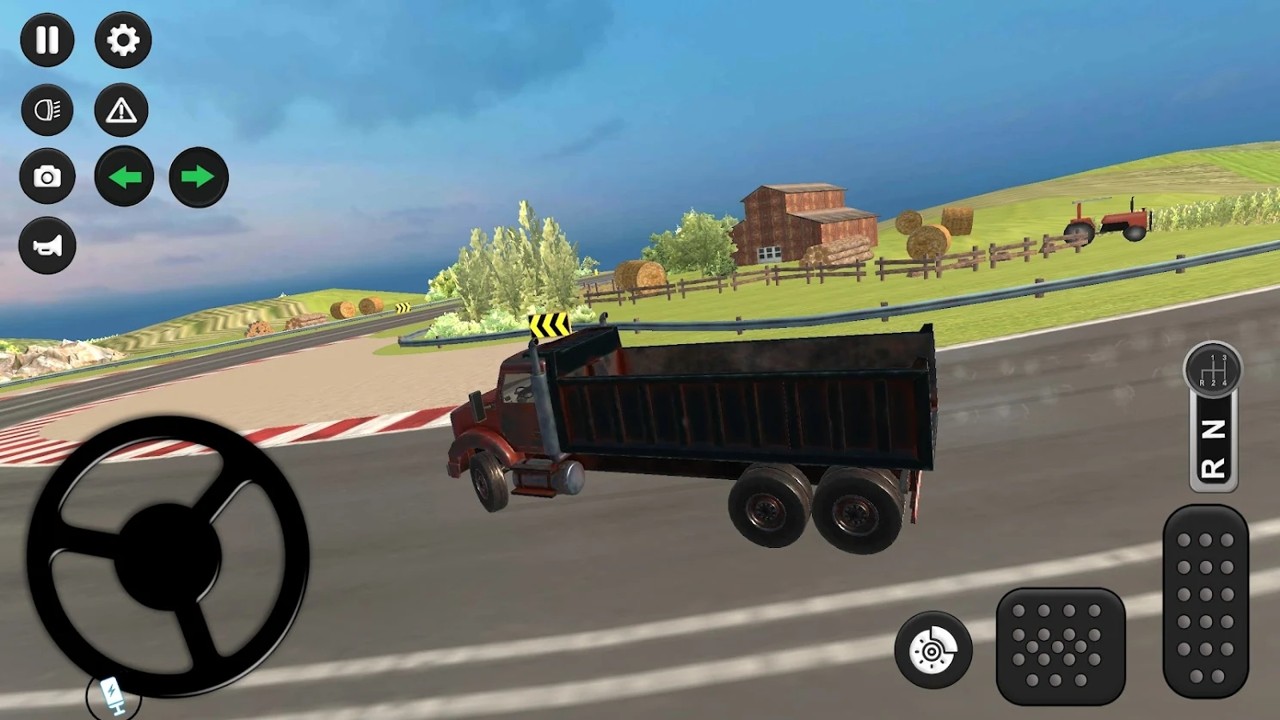Enable the hazard warning lights
This screenshot has width=1280, height=720.
point(121,110)
